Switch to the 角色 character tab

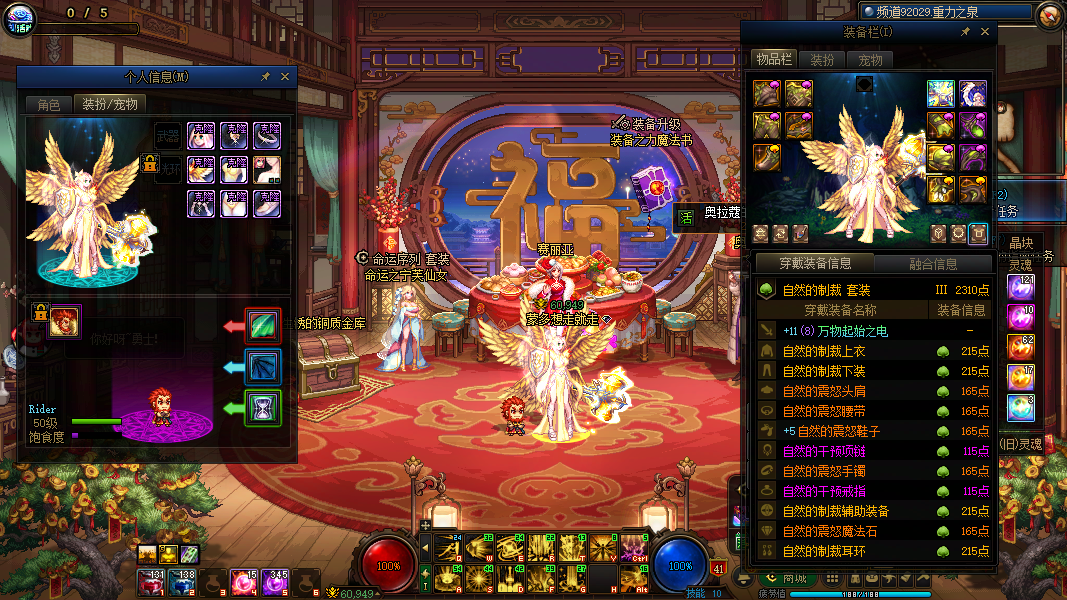[x=49, y=104]
